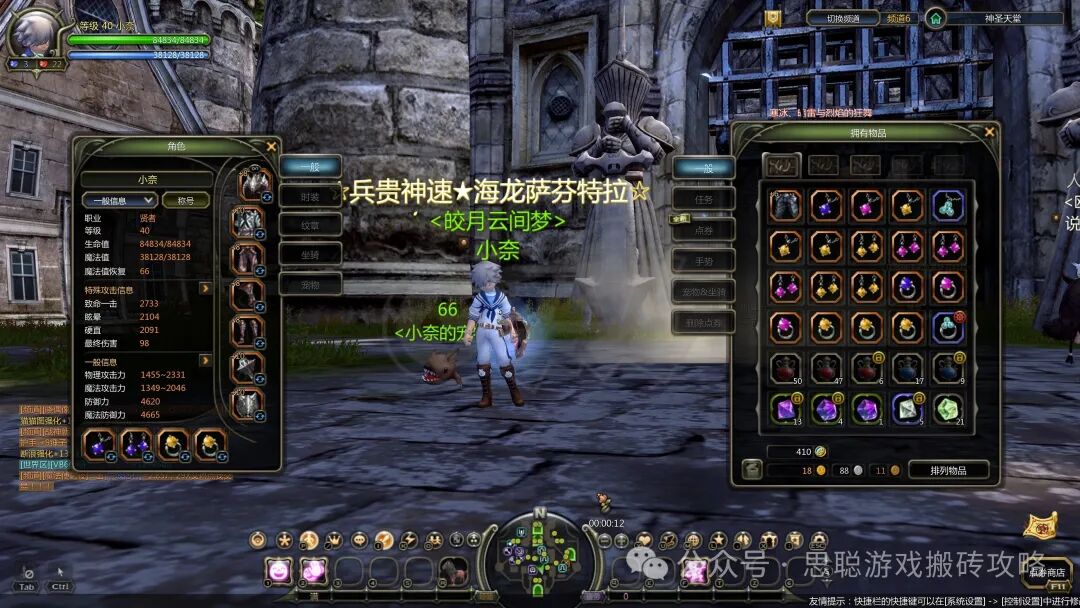1080x608 pixels.
Task: Open the 手势 gestures tab
Action: click(x=705, y=260)
